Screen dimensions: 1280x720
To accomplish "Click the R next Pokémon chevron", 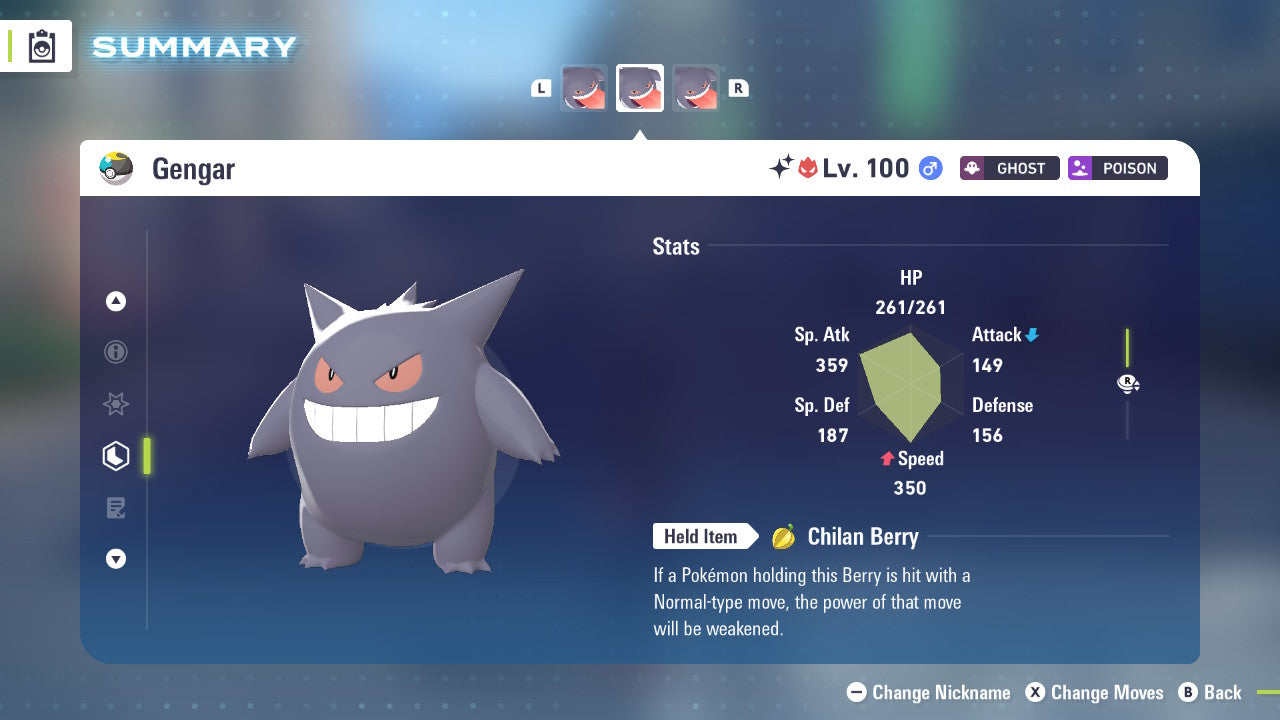I will [739, 88].
